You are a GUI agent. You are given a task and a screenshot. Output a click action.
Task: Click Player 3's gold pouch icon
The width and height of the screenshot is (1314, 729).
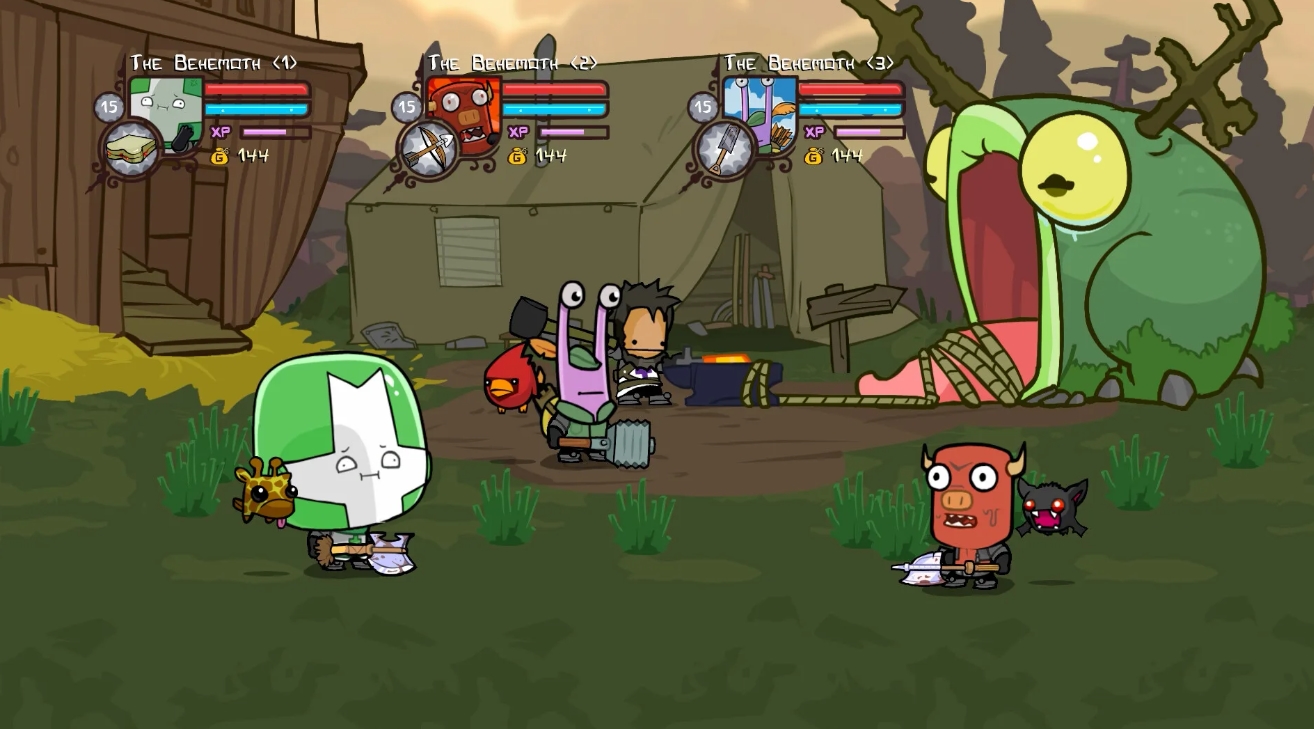tap(812, 156)
